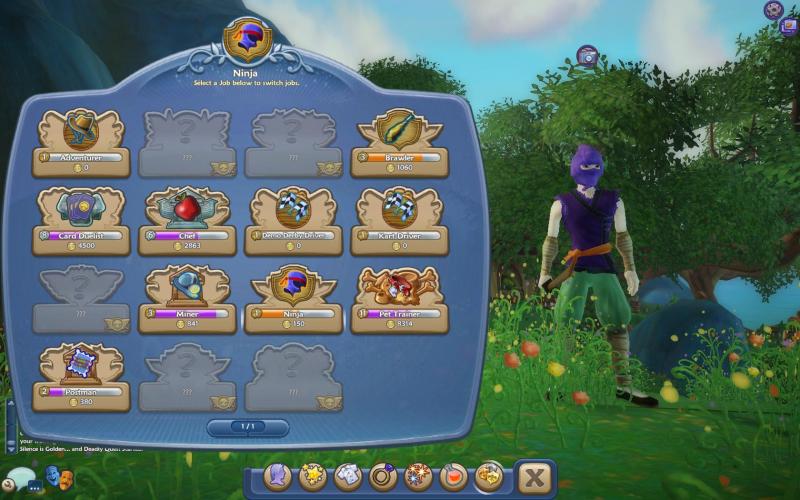This screenshot has height=500, width=800.
Task: Open the gold stars toolbar button
Action: point(313,477)
